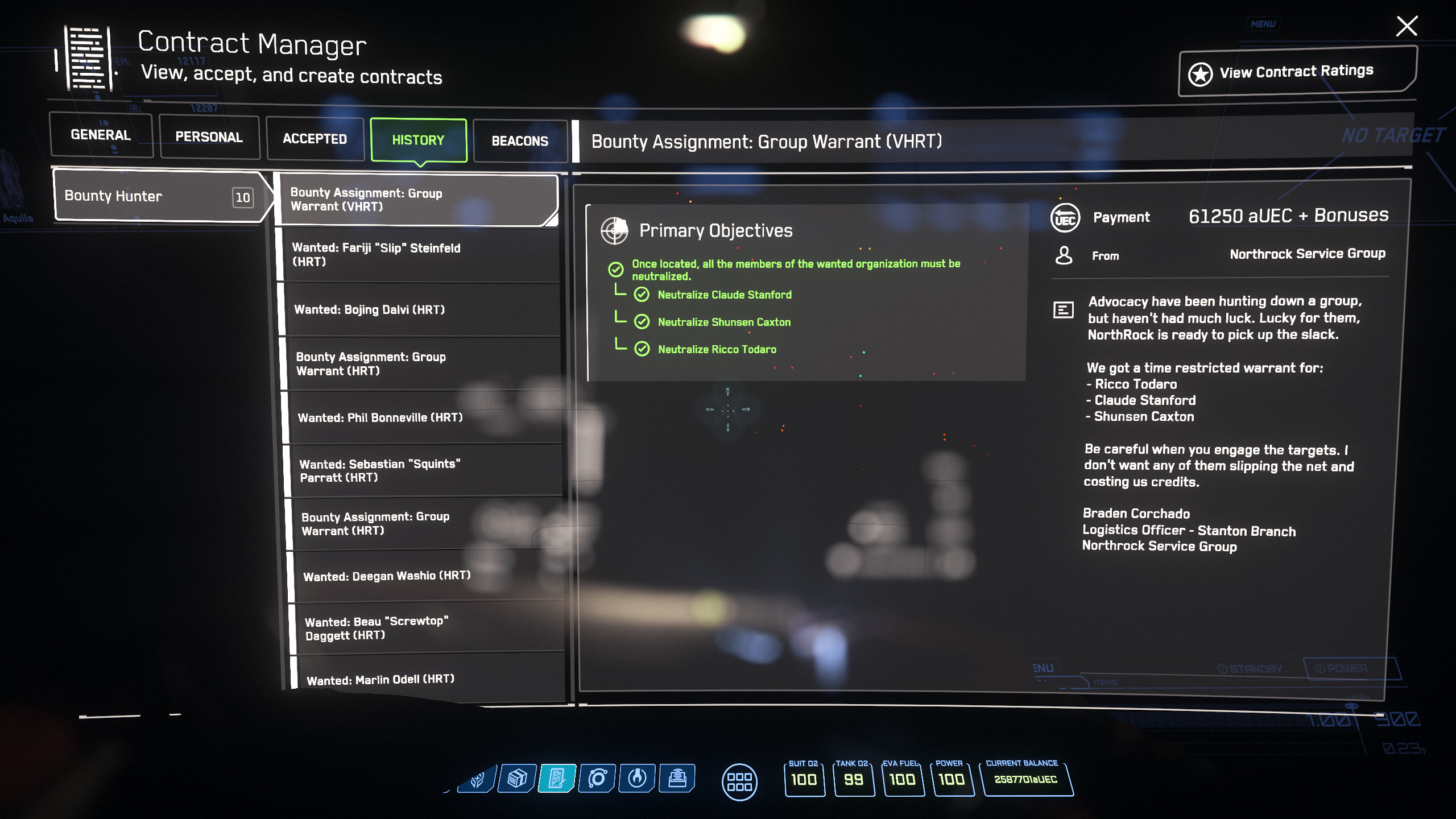Select Sebastian "Squints" Parratt contract
Screen dimensions: 1456x819
point(424,470)
